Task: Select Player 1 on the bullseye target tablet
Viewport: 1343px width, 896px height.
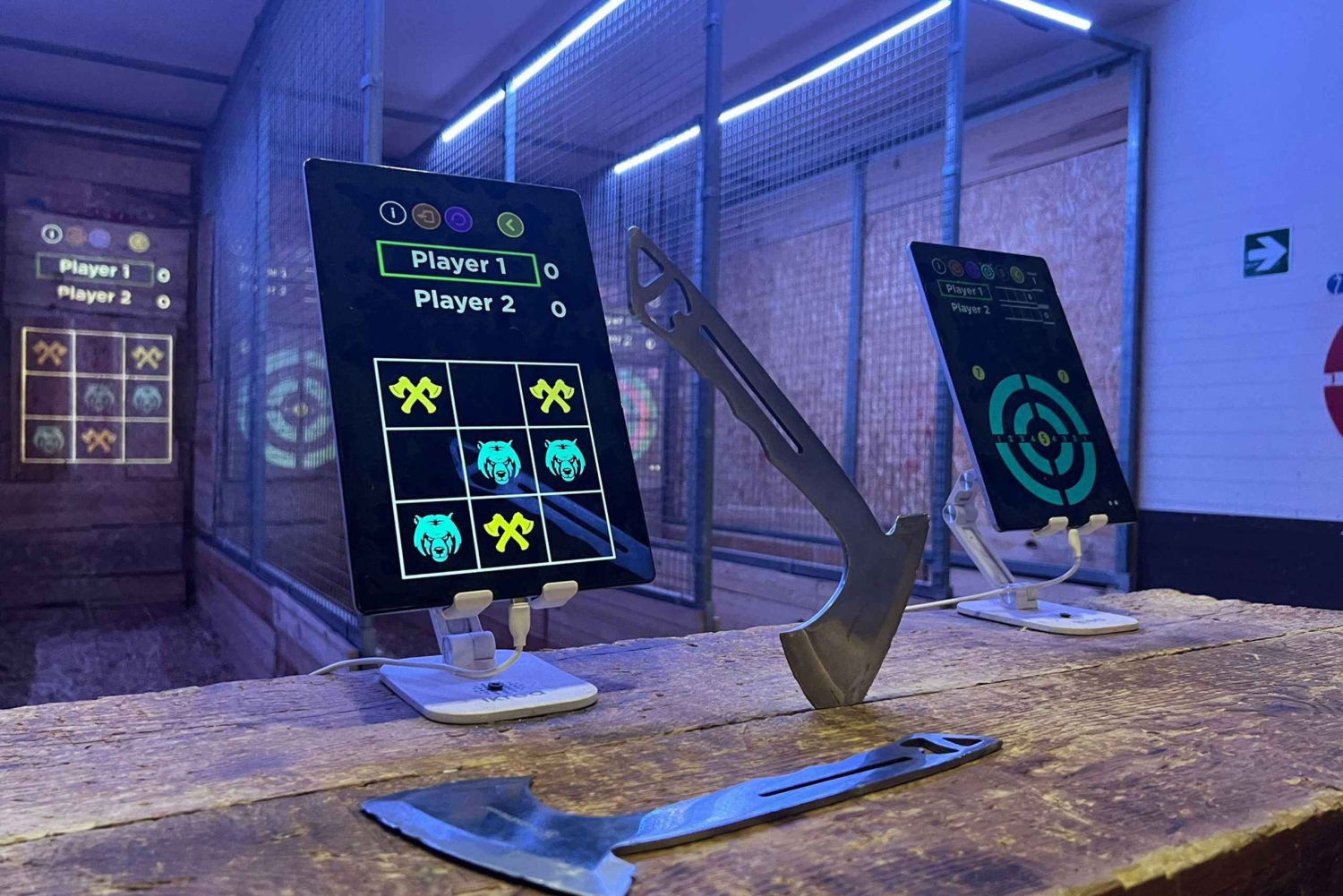Action: 964,290
